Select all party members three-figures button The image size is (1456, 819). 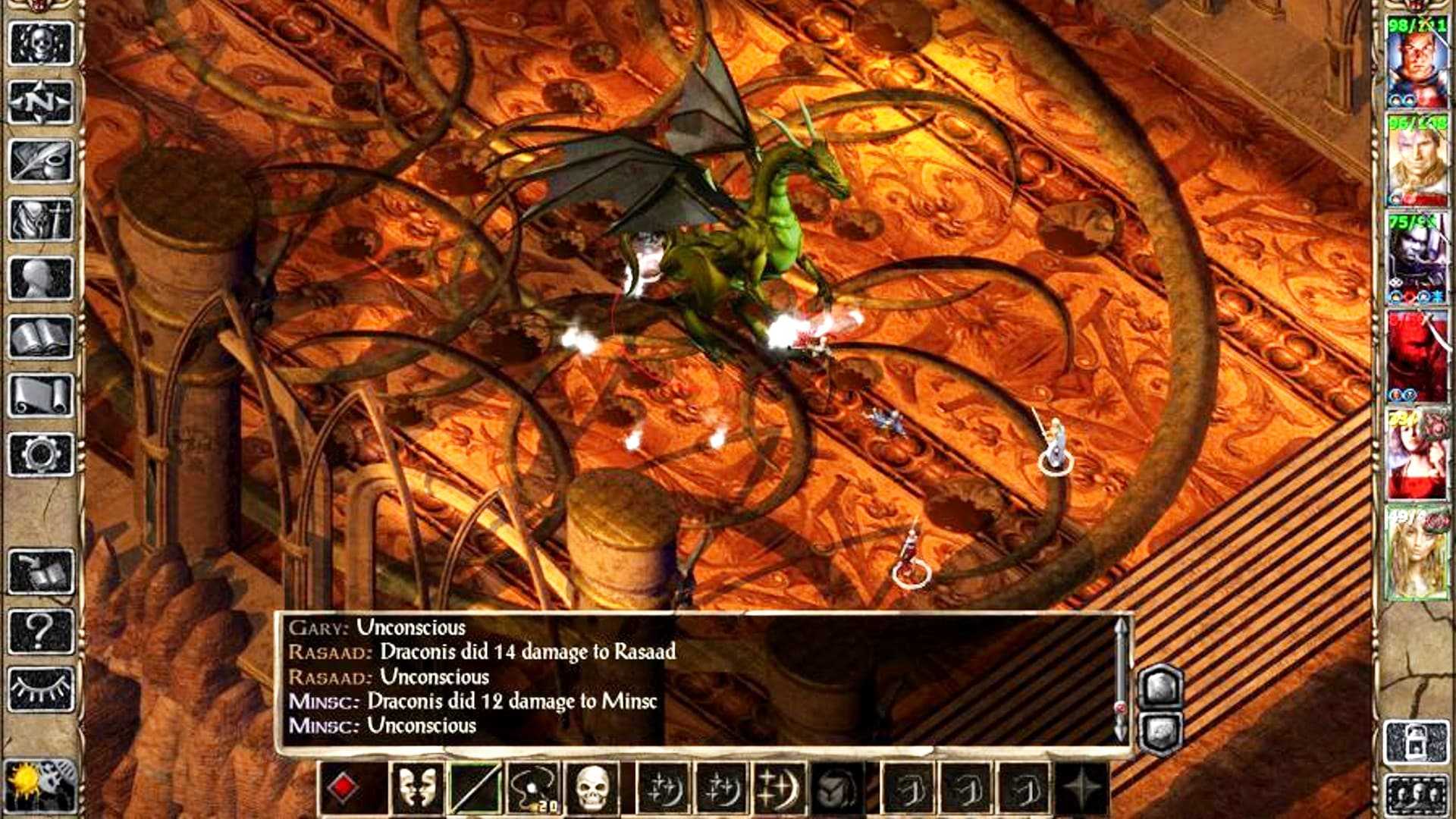[x=1416, y=795]
